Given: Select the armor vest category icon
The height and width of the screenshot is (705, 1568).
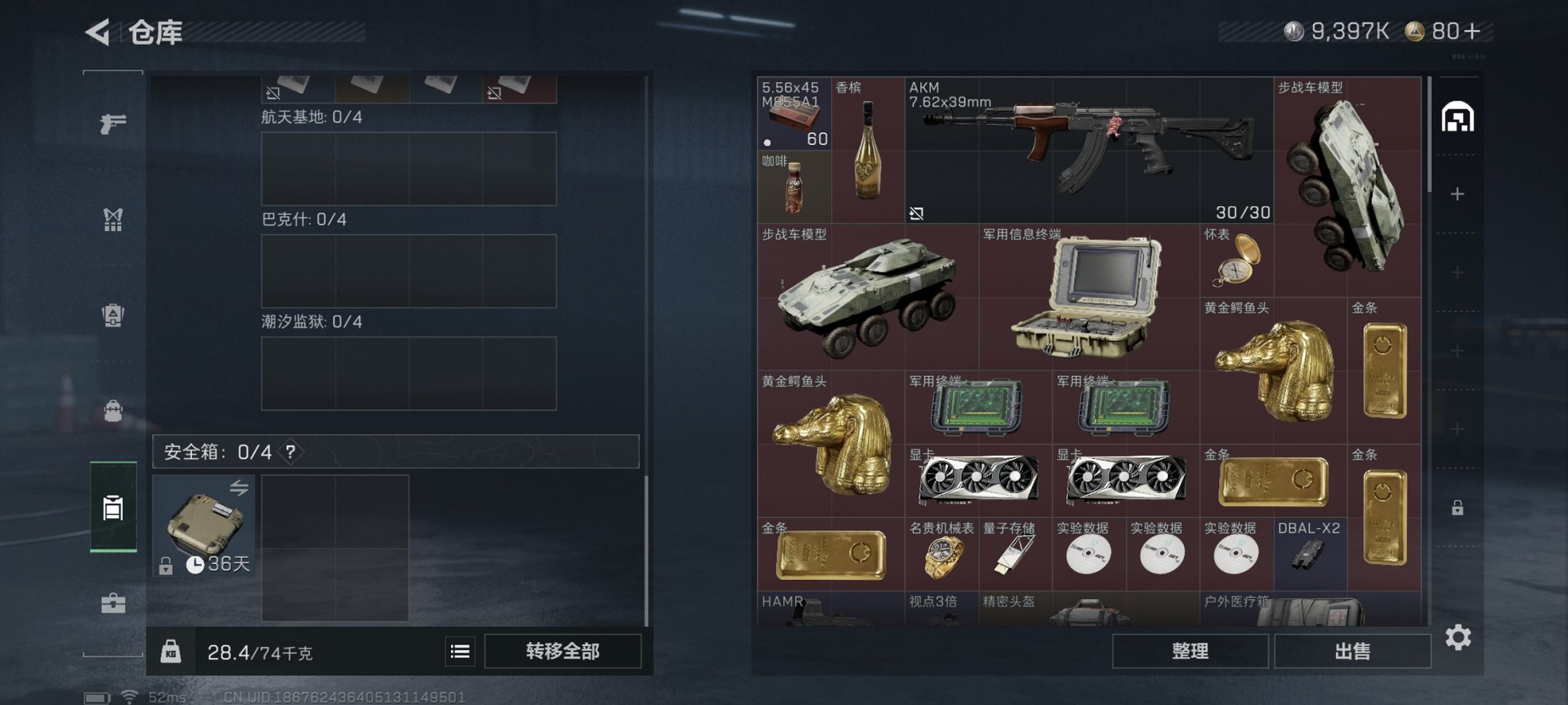Looking at the screenshot, I should pos(113,314).
